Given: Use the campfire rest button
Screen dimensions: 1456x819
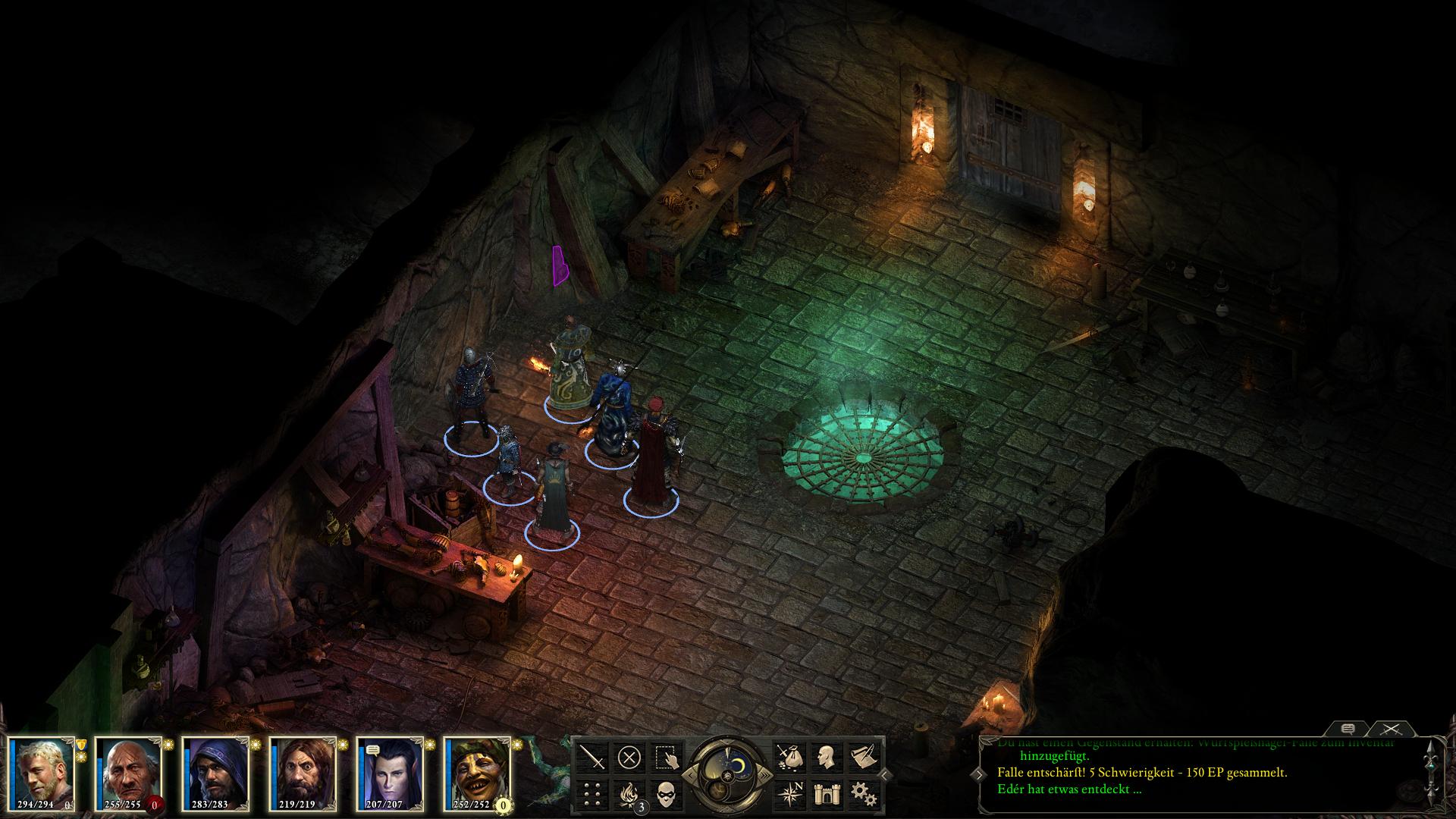Looking at the screenshot, I should coord(629,794).
